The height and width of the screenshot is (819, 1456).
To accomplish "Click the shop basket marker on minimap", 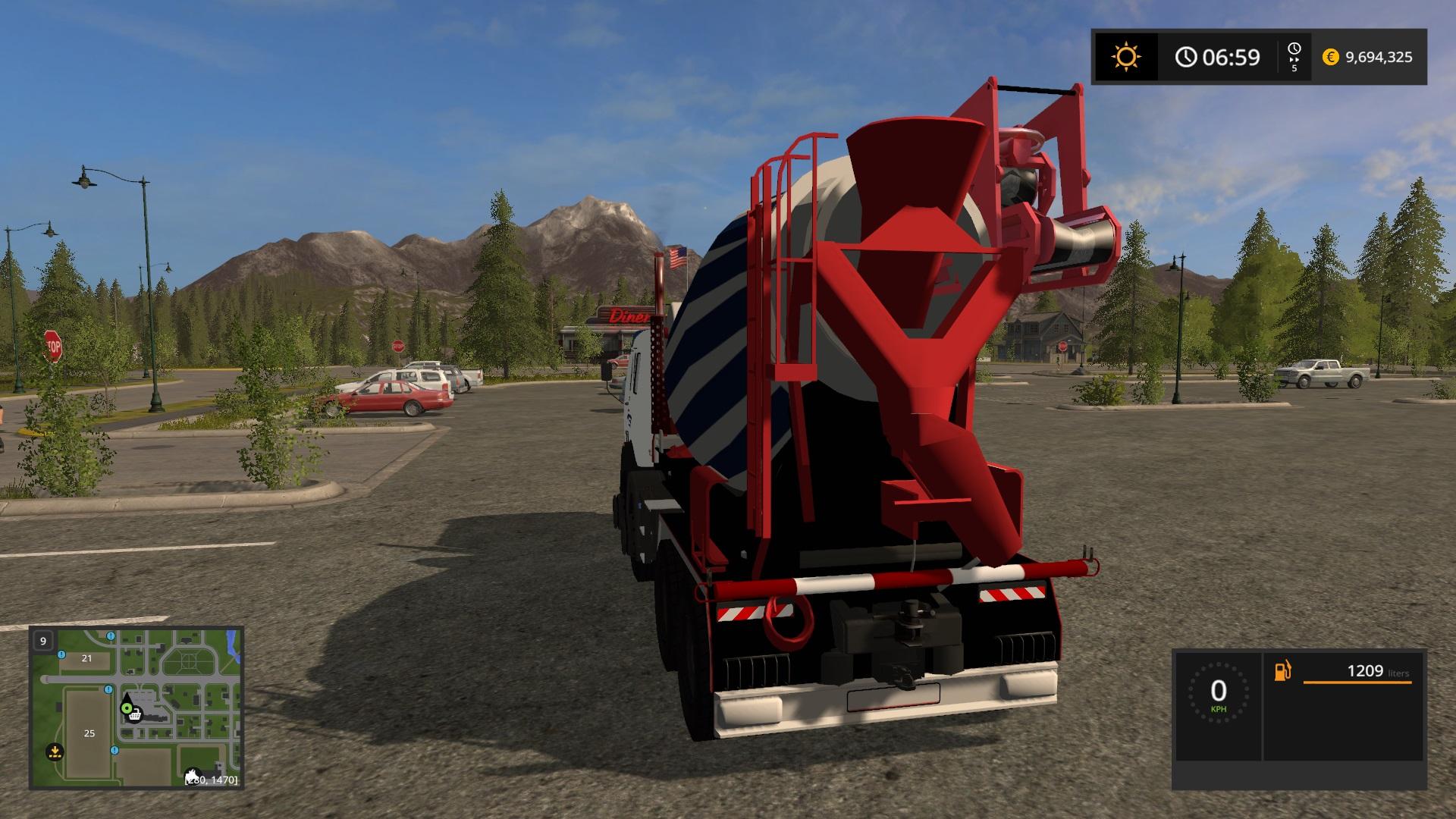I will pos(136,715).
